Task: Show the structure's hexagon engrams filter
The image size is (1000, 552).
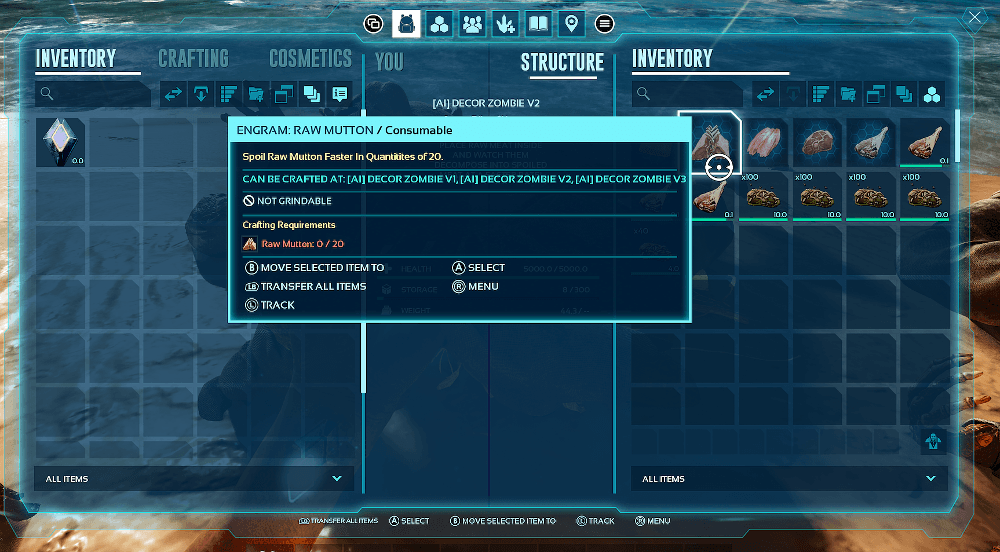Action: click(931, 94)
